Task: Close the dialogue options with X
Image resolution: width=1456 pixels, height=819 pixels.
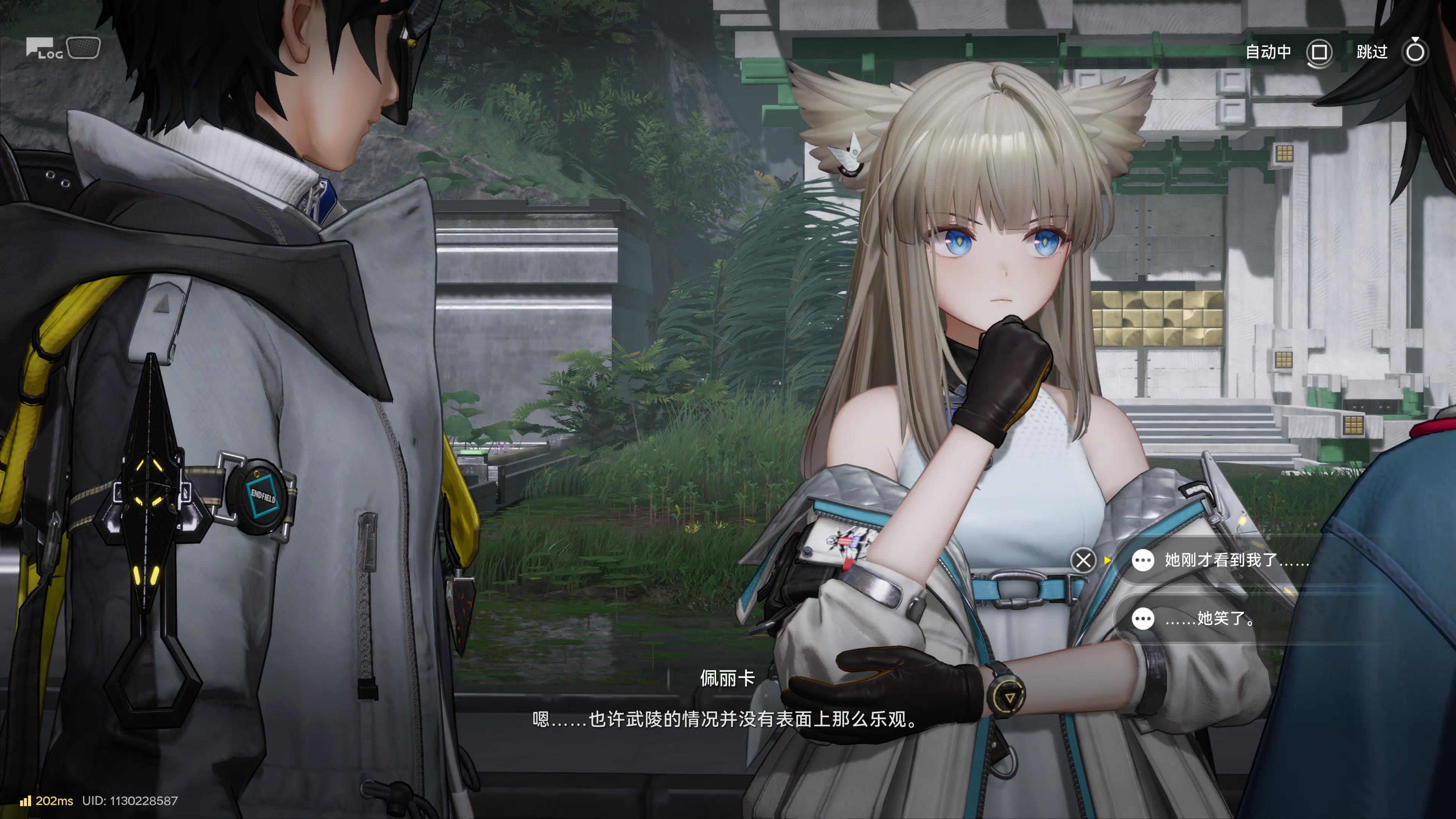Action: click(1083, 561)
